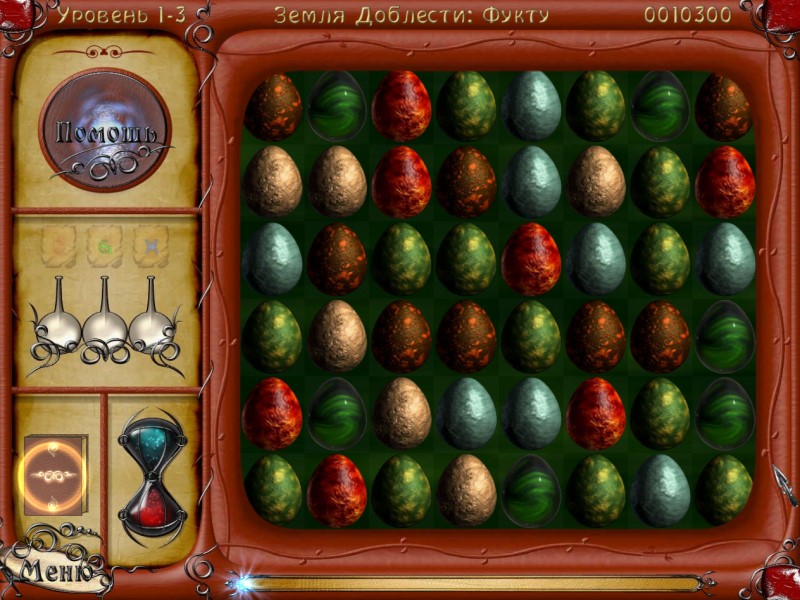The image size is (800, 600).
Task: Open the Помощь help button
Action: coord(105,130)
